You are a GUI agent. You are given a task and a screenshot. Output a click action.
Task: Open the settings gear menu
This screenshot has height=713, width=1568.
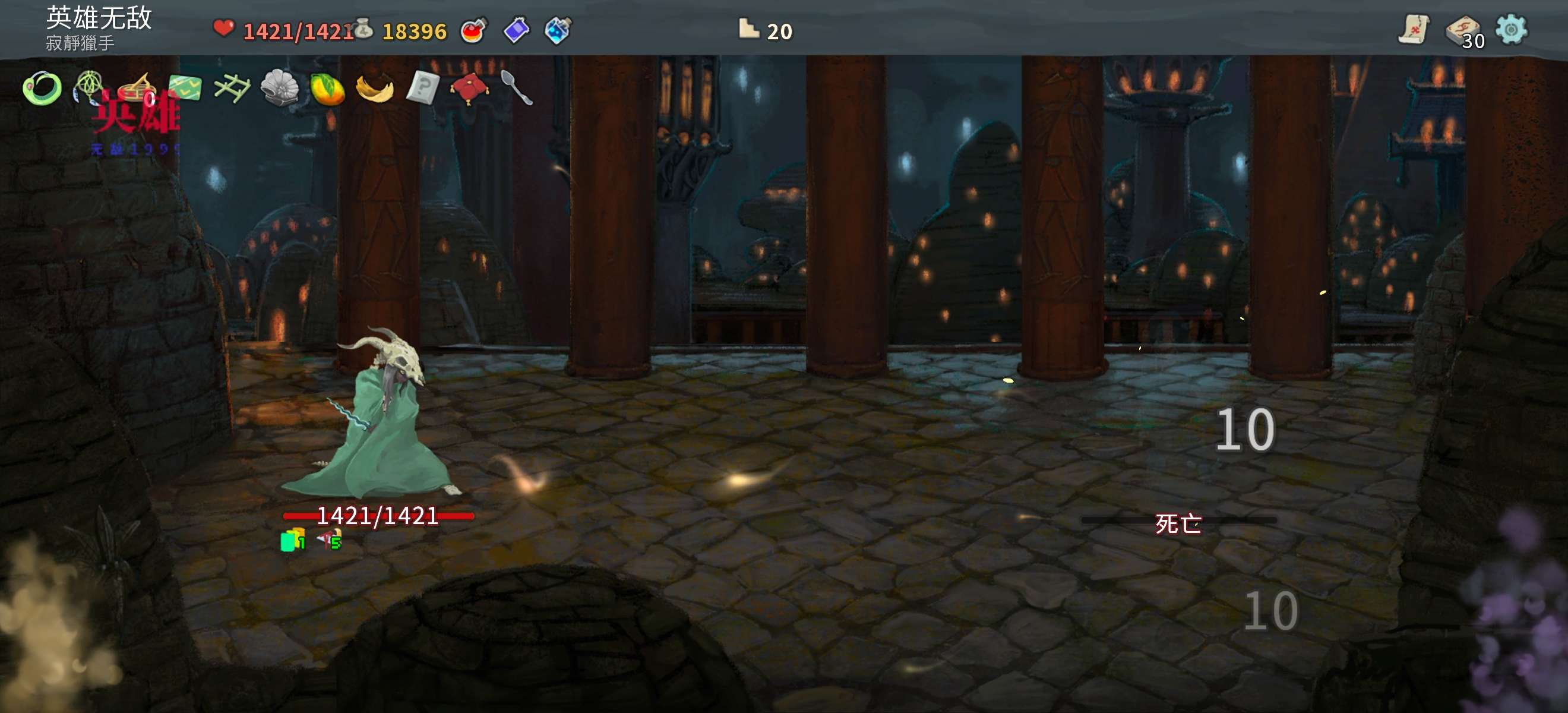point(1511,29)
